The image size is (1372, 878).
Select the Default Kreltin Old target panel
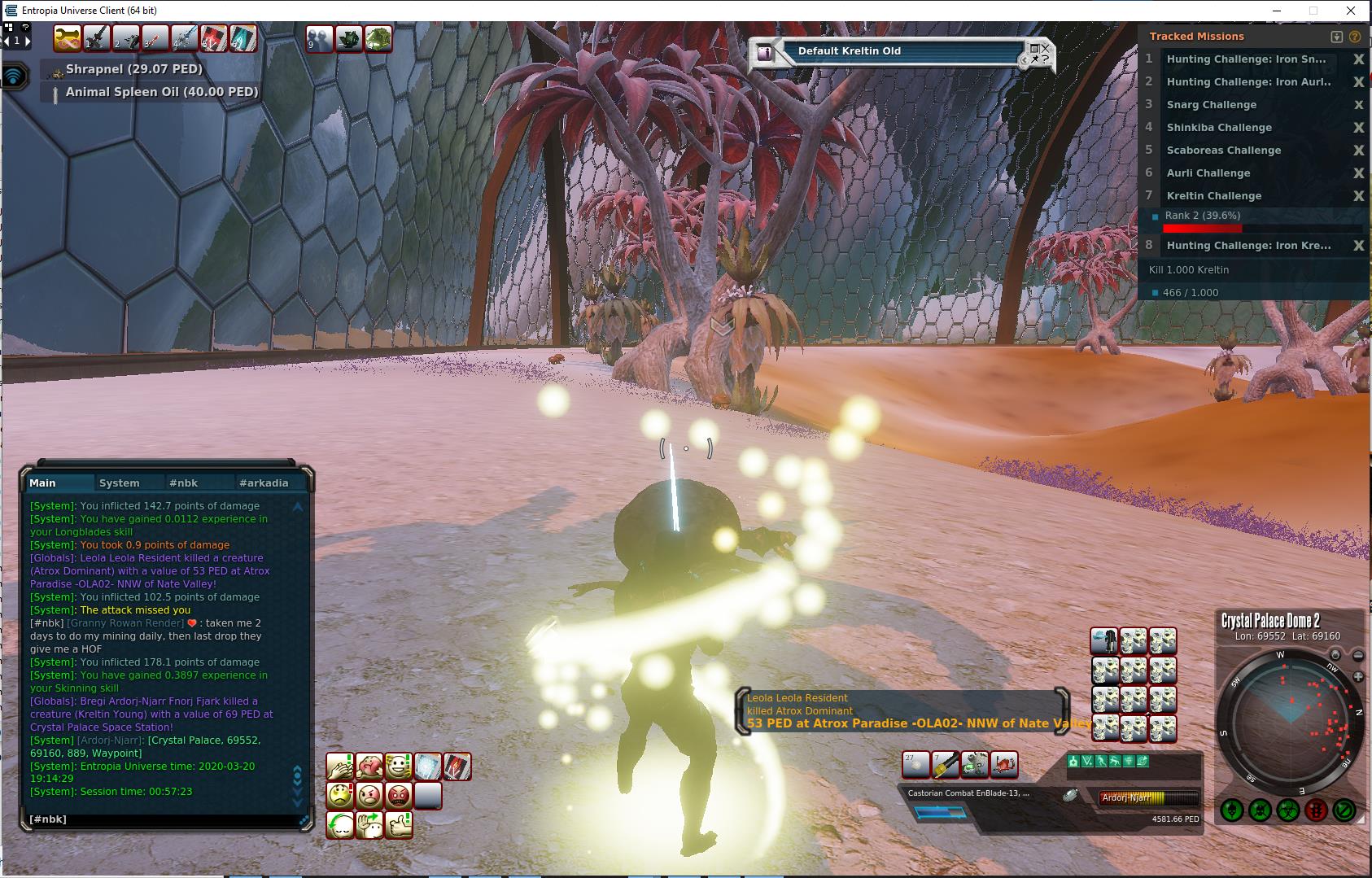tap(895, 52)
